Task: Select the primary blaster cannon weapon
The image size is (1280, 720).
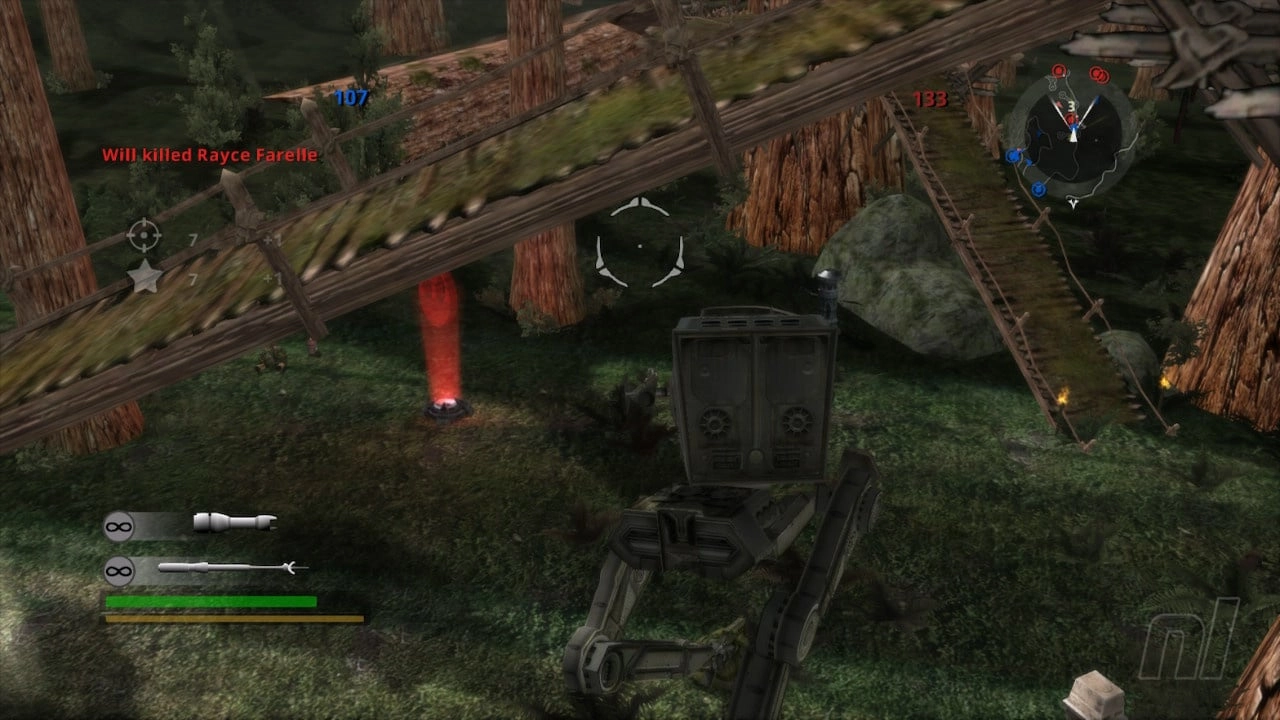Action: 234,522
